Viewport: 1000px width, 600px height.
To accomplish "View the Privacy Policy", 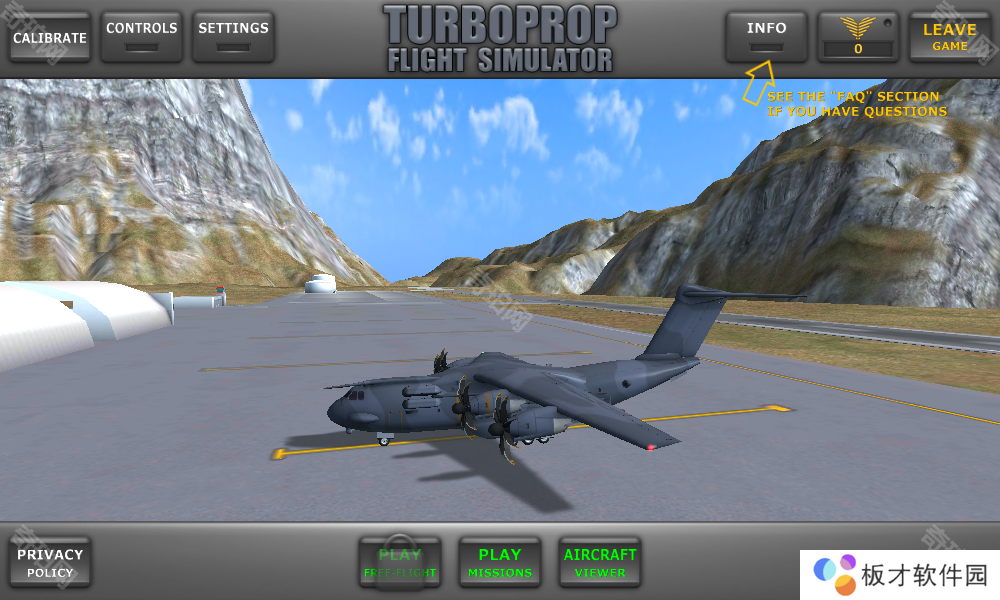I will [50, 563].
